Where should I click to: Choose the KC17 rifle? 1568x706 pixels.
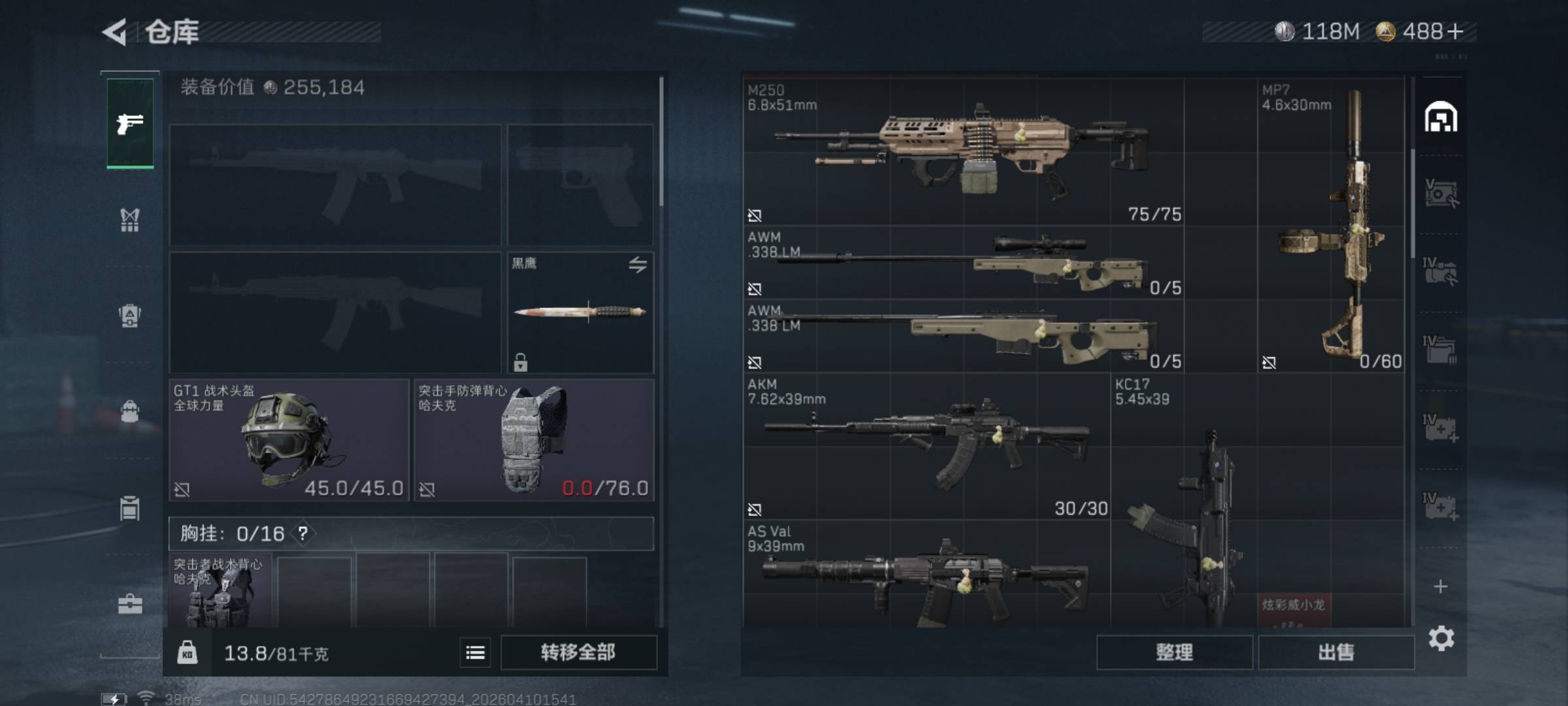1184,503
